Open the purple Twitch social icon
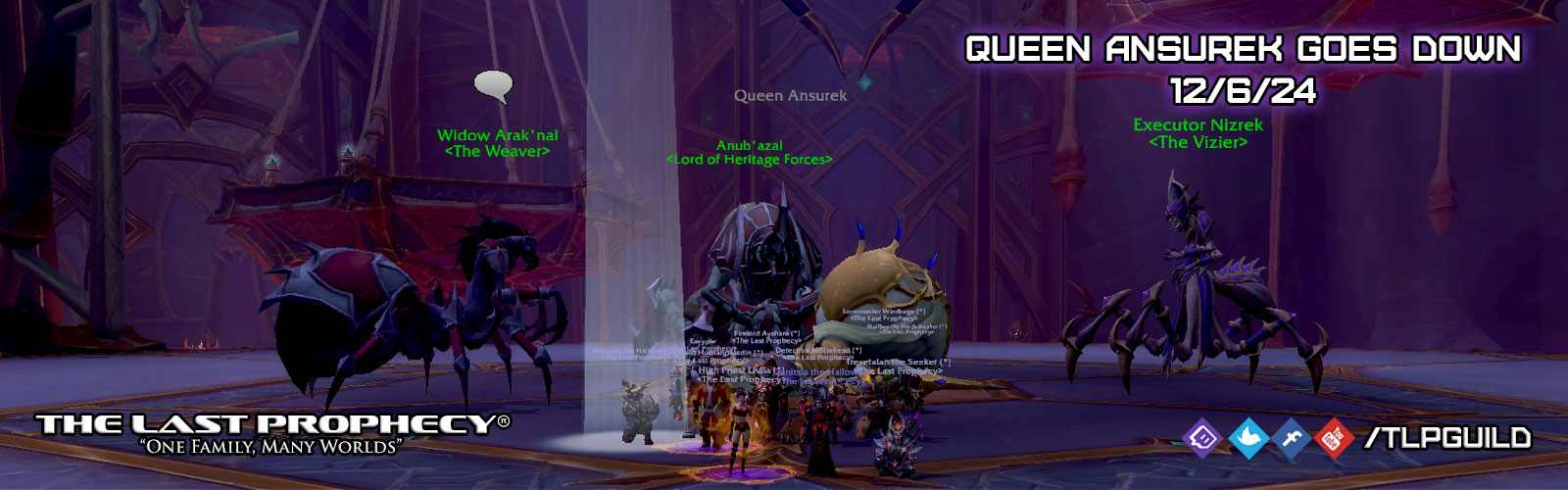The image size is (1568, 490). pos(1202,438)
